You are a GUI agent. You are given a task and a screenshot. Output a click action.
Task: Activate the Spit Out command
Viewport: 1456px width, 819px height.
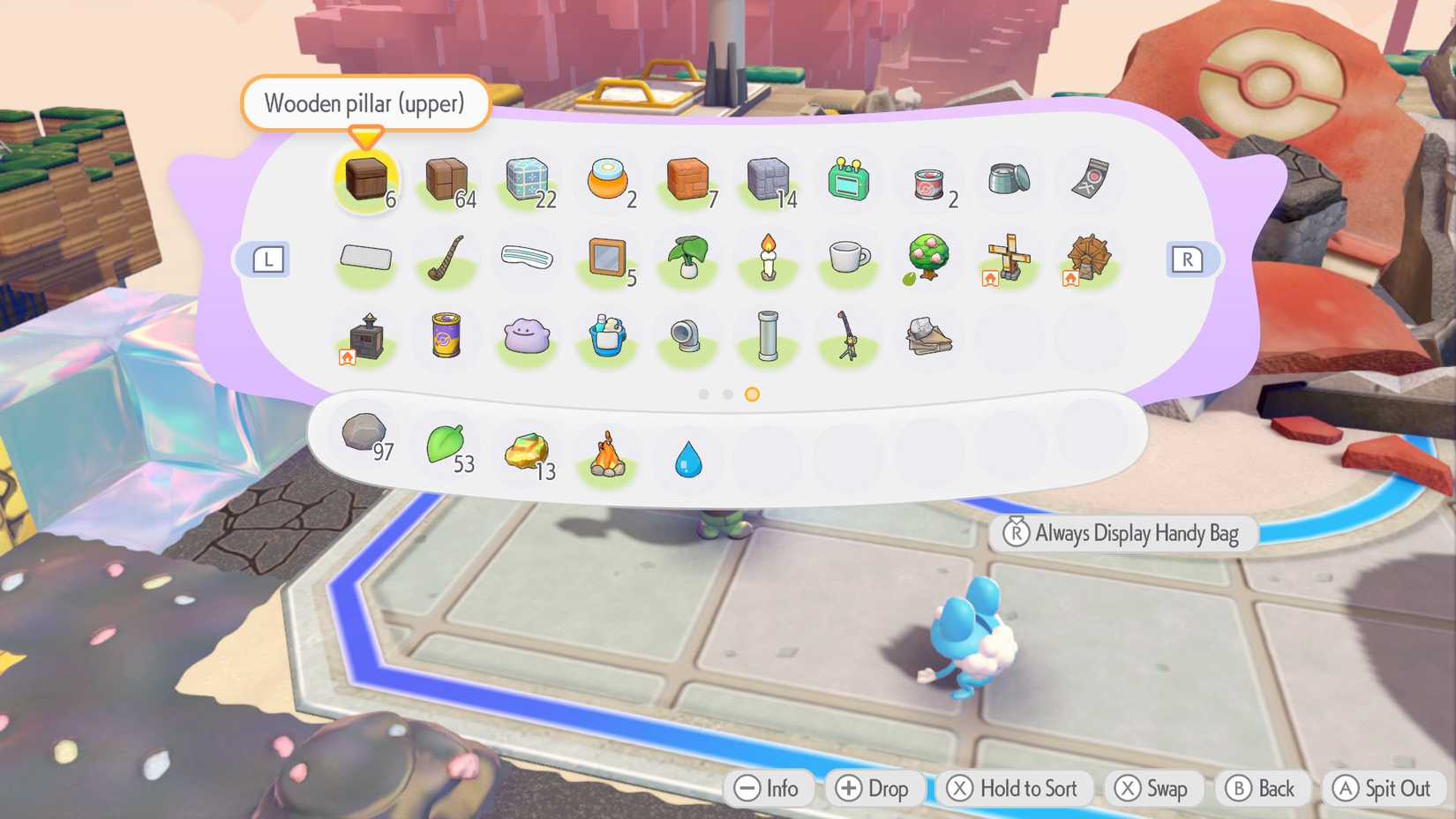coord(1382,788)
